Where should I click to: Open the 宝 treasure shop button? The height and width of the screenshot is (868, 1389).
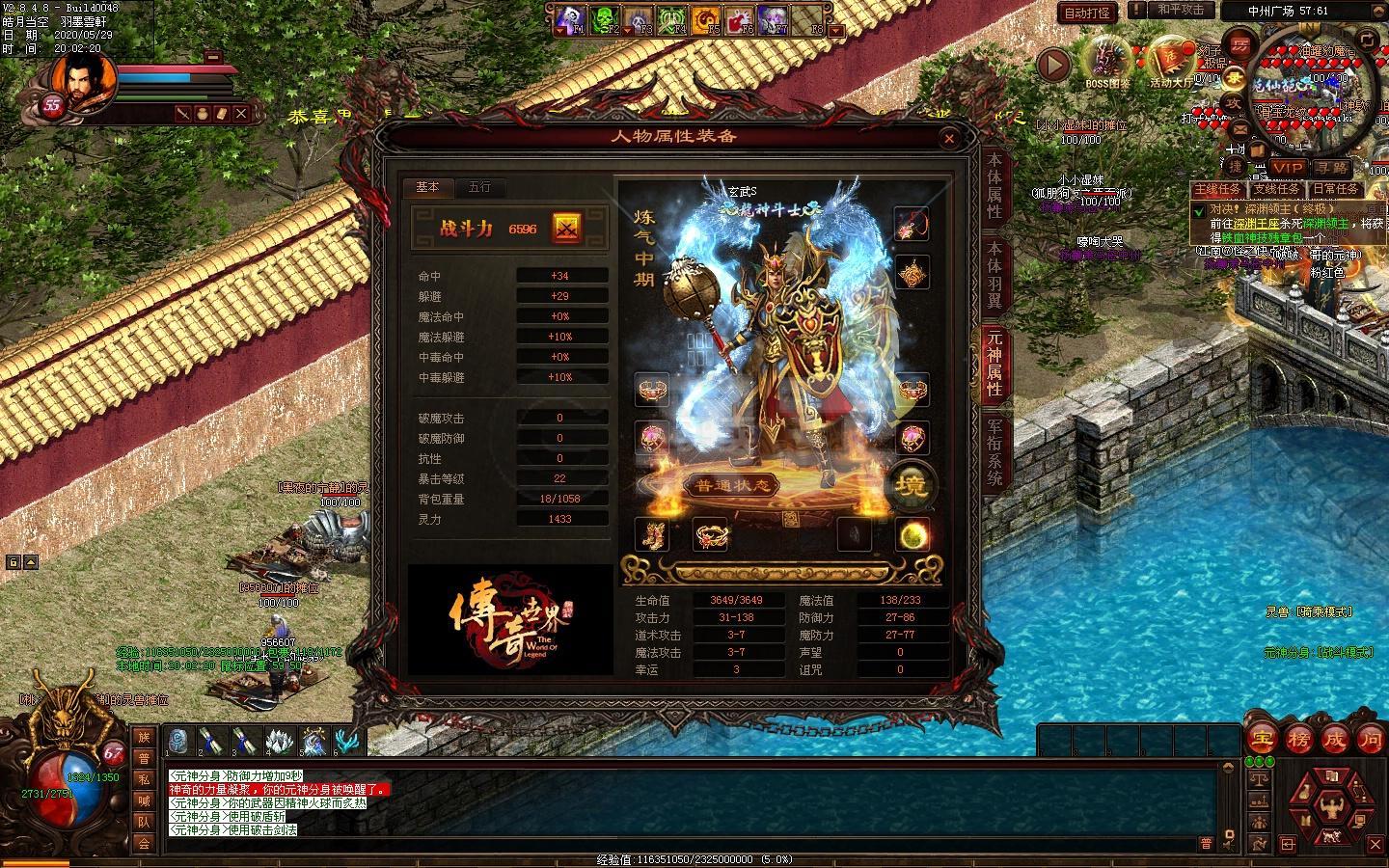point(1261,741)
